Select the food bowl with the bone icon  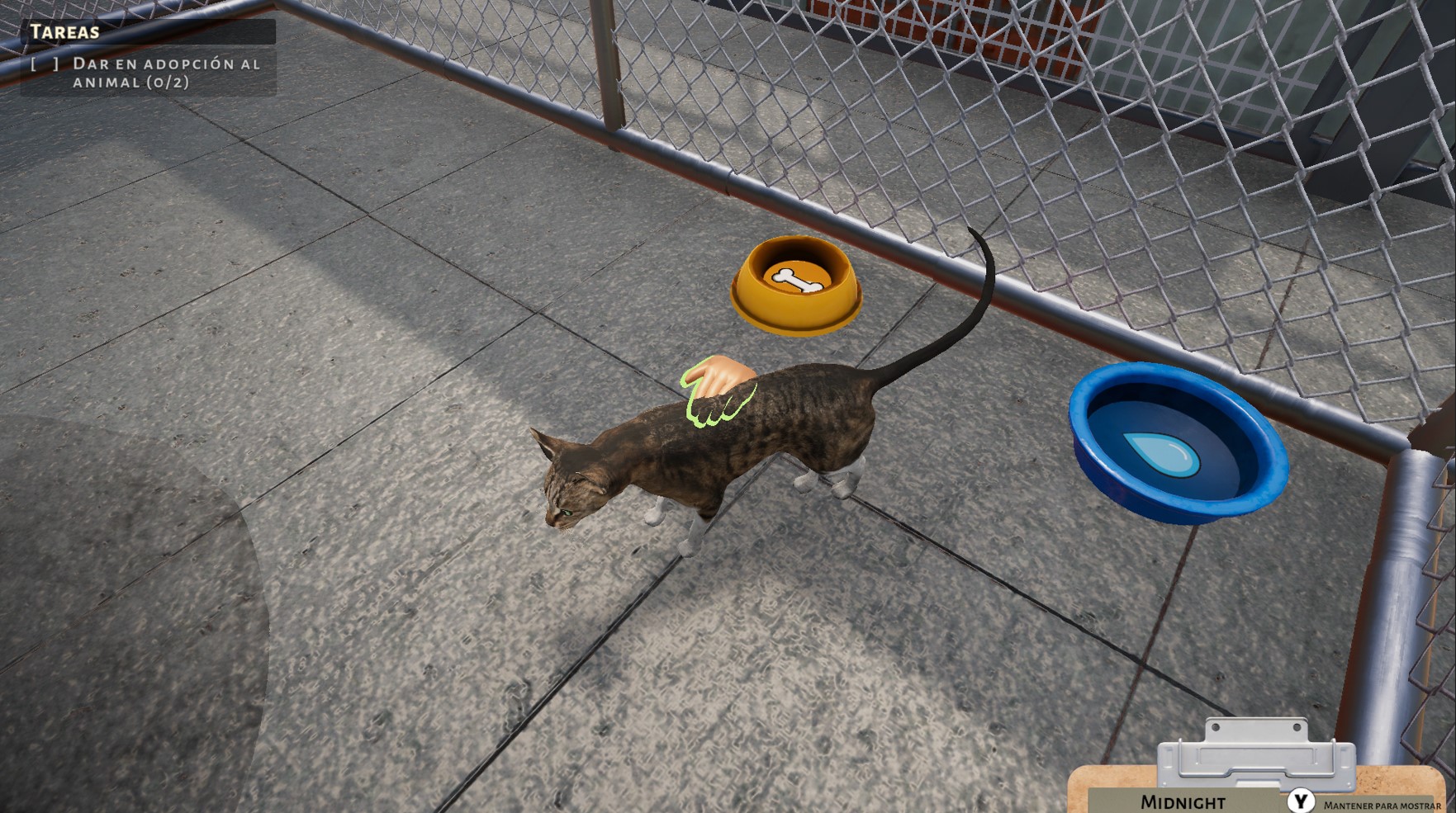coord(795,285)
